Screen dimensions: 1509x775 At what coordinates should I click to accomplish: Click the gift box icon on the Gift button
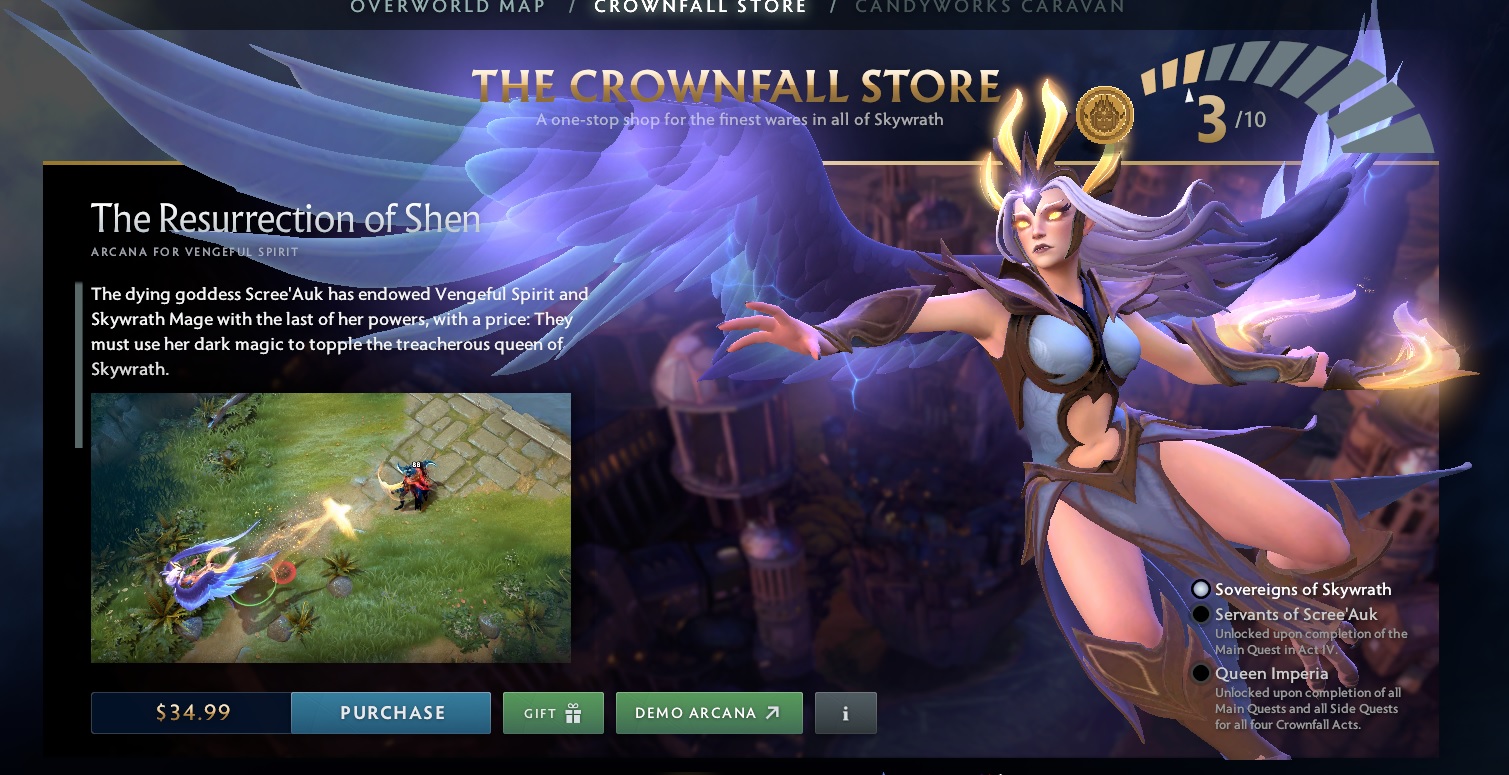tap(573, 712)
